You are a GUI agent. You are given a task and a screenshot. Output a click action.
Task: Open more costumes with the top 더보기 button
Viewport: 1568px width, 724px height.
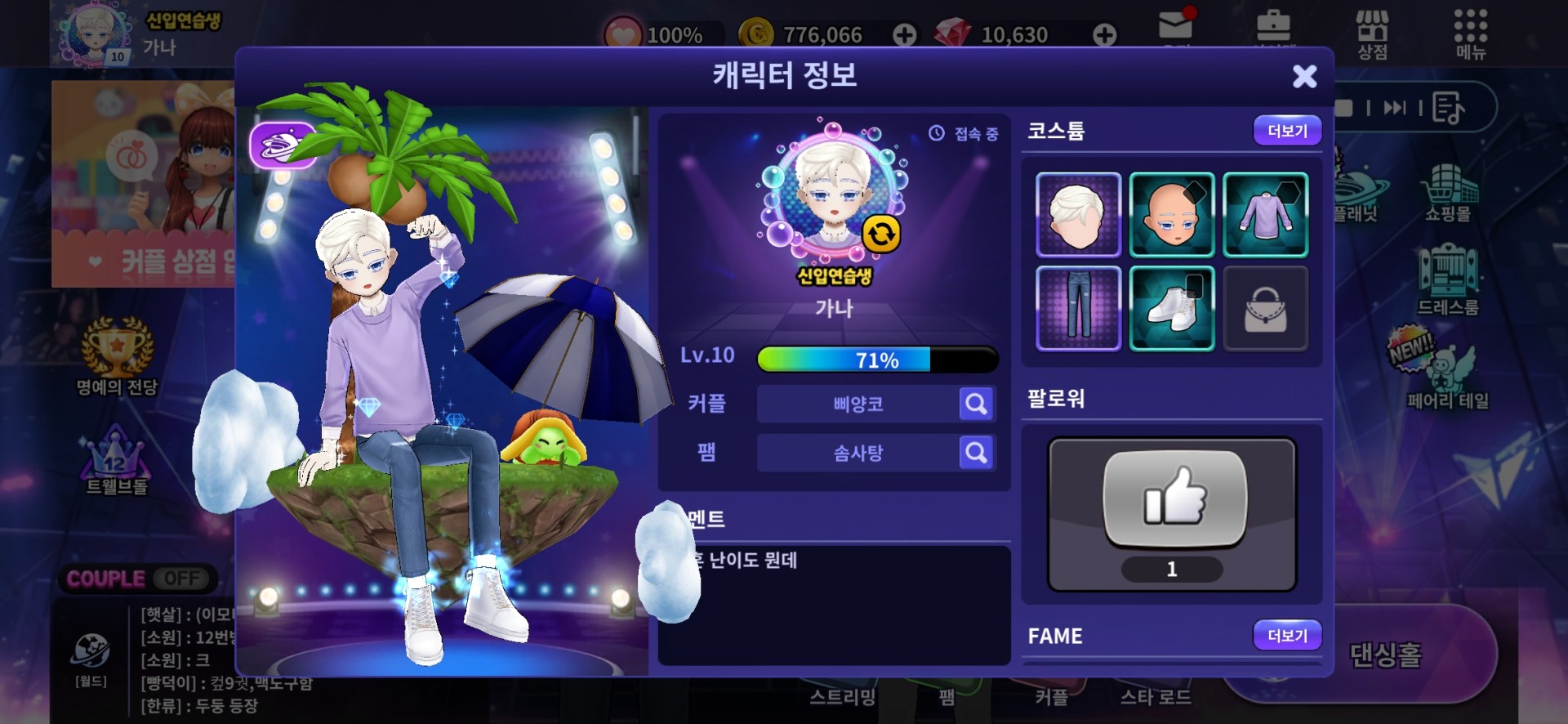1287,131
